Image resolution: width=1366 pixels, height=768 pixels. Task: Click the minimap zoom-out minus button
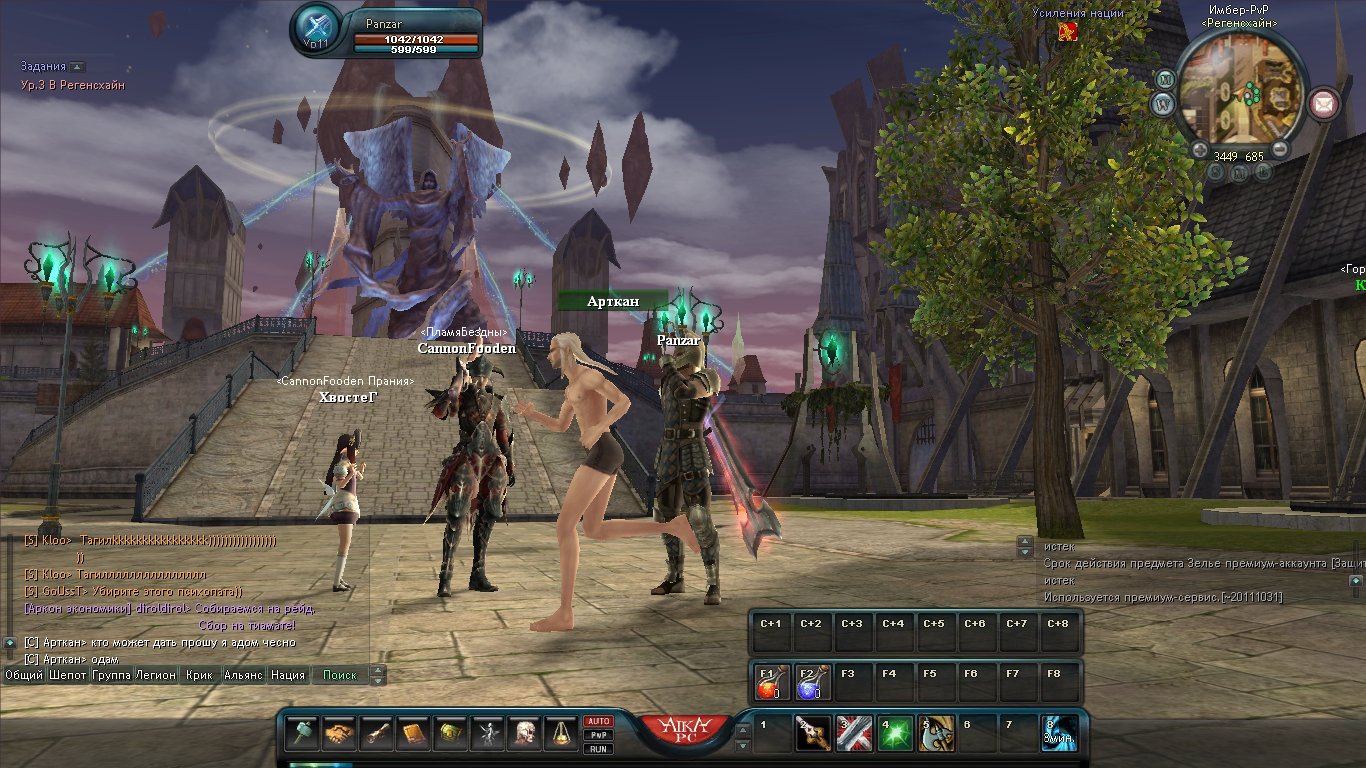pos(1279,151)
